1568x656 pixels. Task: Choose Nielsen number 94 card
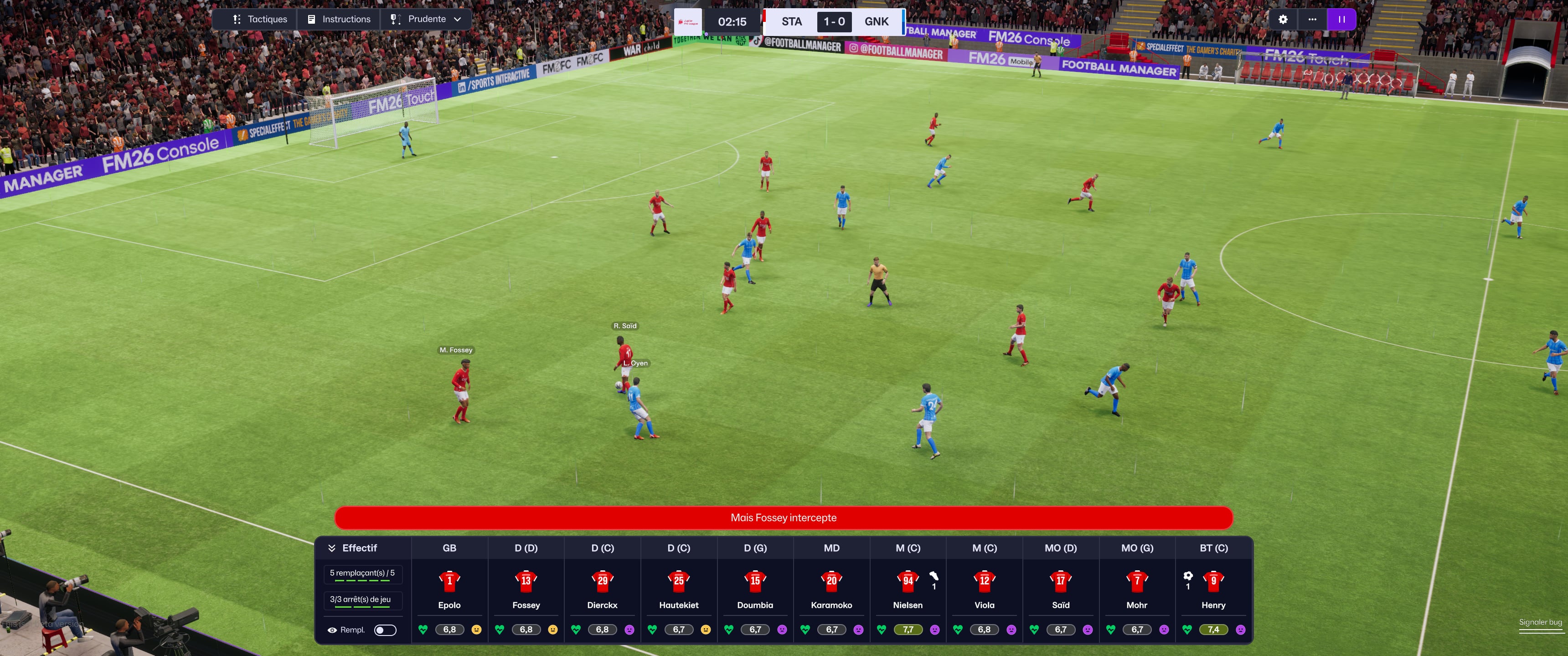908,580
